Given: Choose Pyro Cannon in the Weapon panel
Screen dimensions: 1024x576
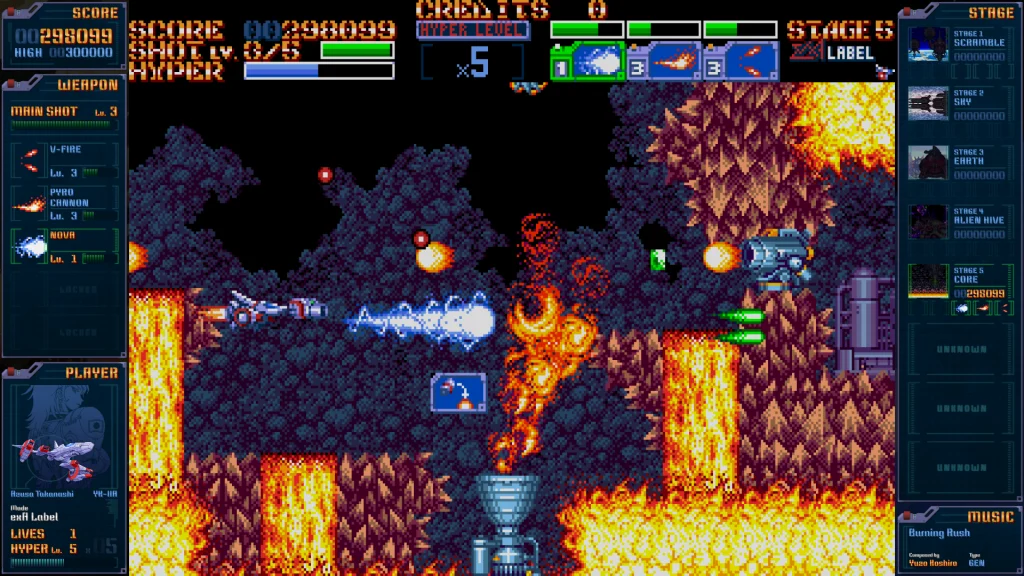Looking at the screenshot, I should pos(64,203).
